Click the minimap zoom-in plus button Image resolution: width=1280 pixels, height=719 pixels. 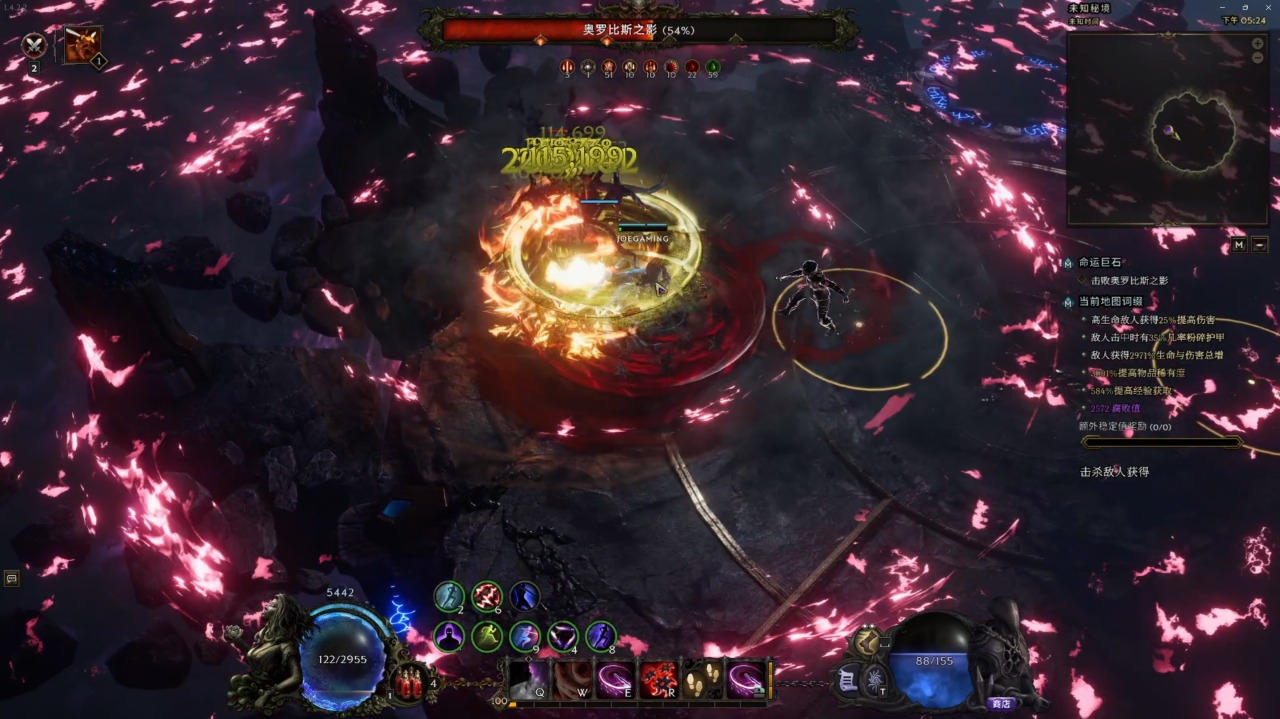click(x=1257, y=44)
